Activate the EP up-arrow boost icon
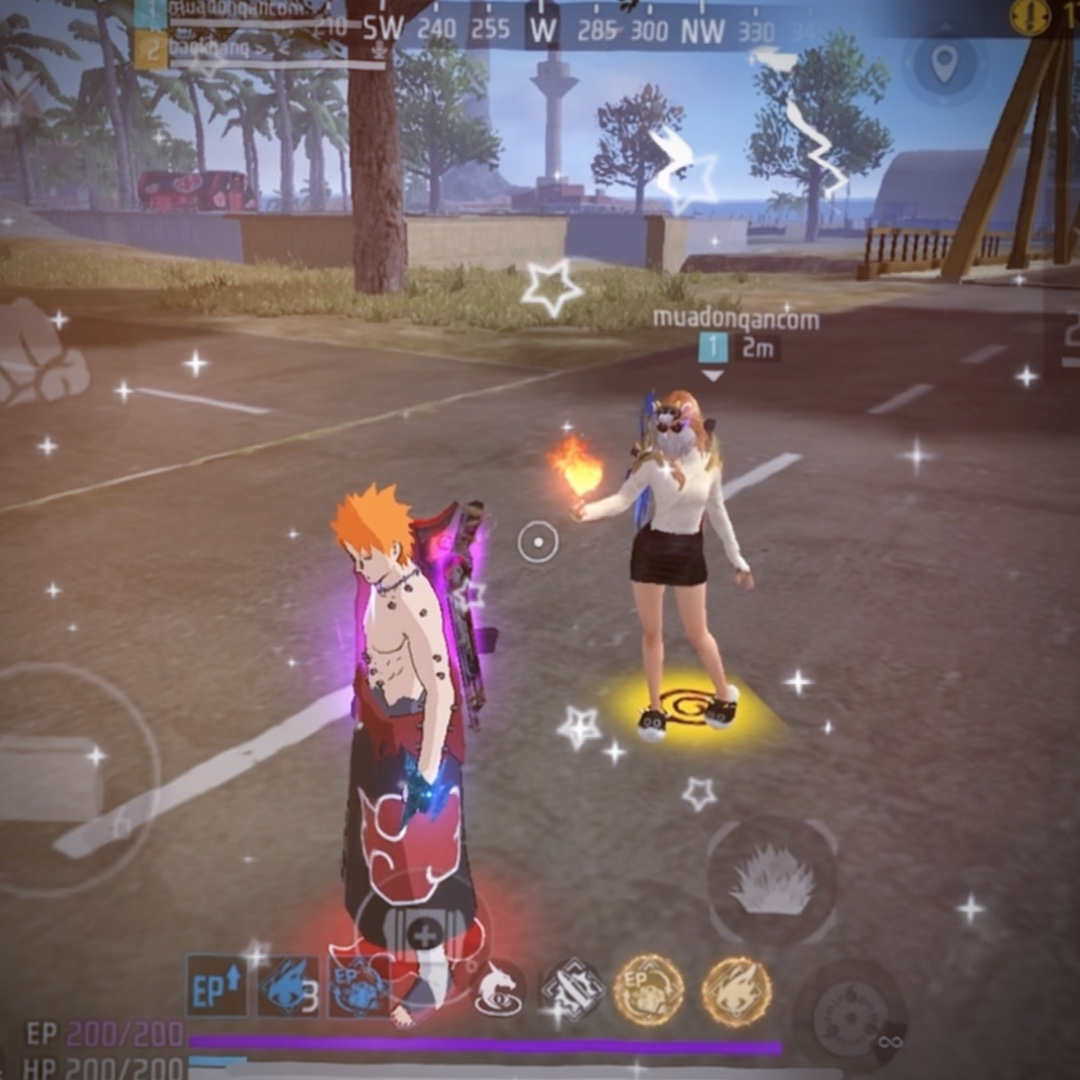 (216, 985)
